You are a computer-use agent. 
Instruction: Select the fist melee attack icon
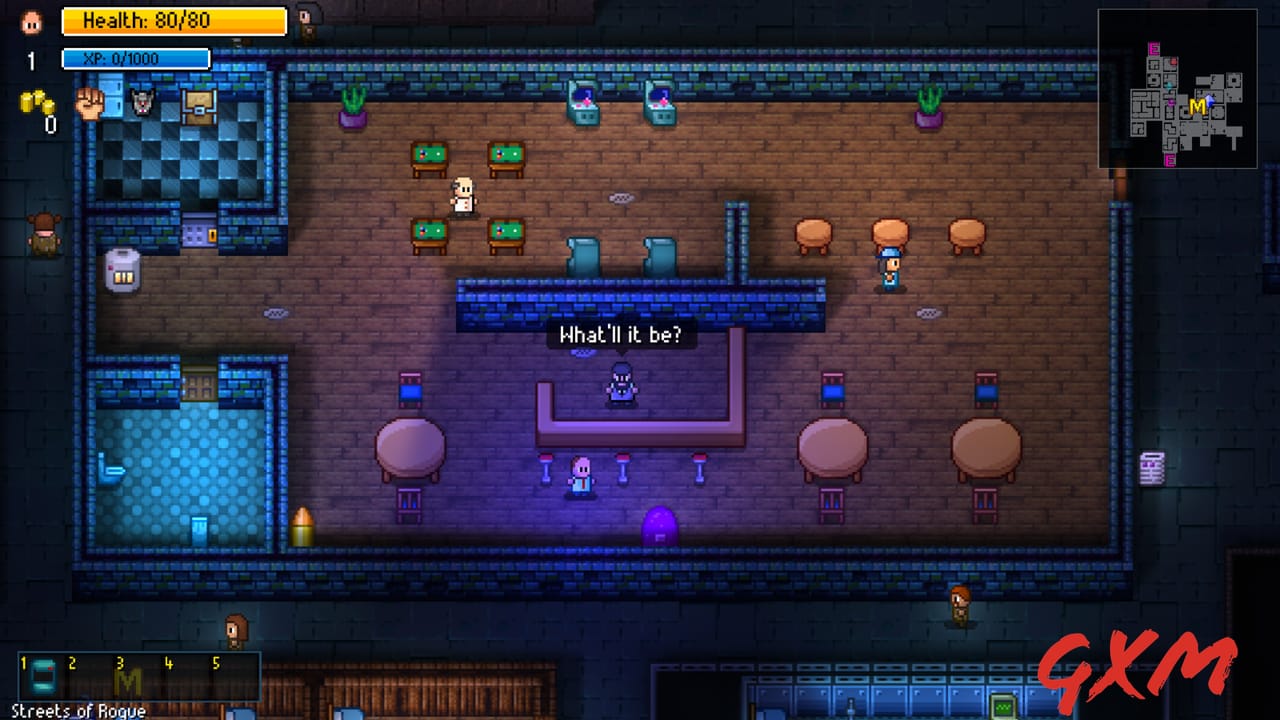pyautogui.click(x=90, y=104)
